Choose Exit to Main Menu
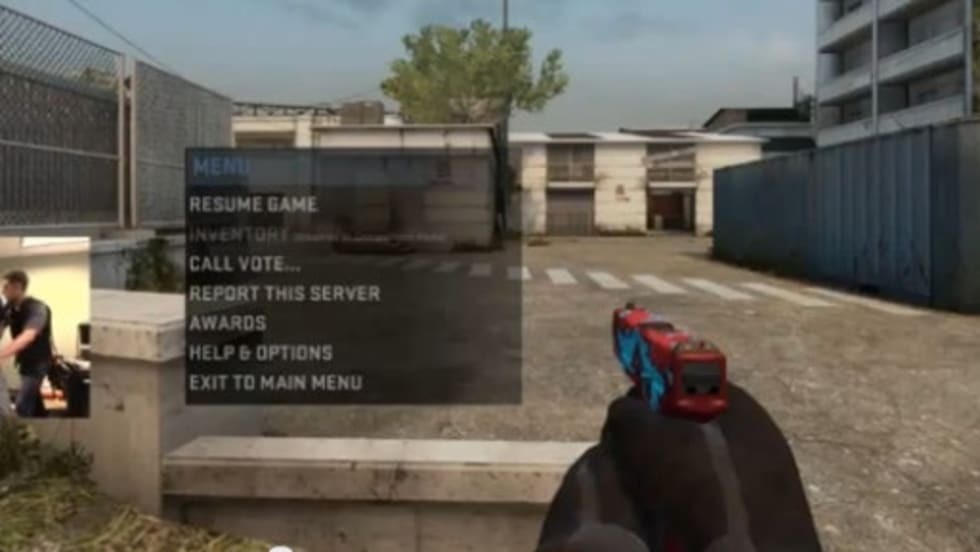 275,382
